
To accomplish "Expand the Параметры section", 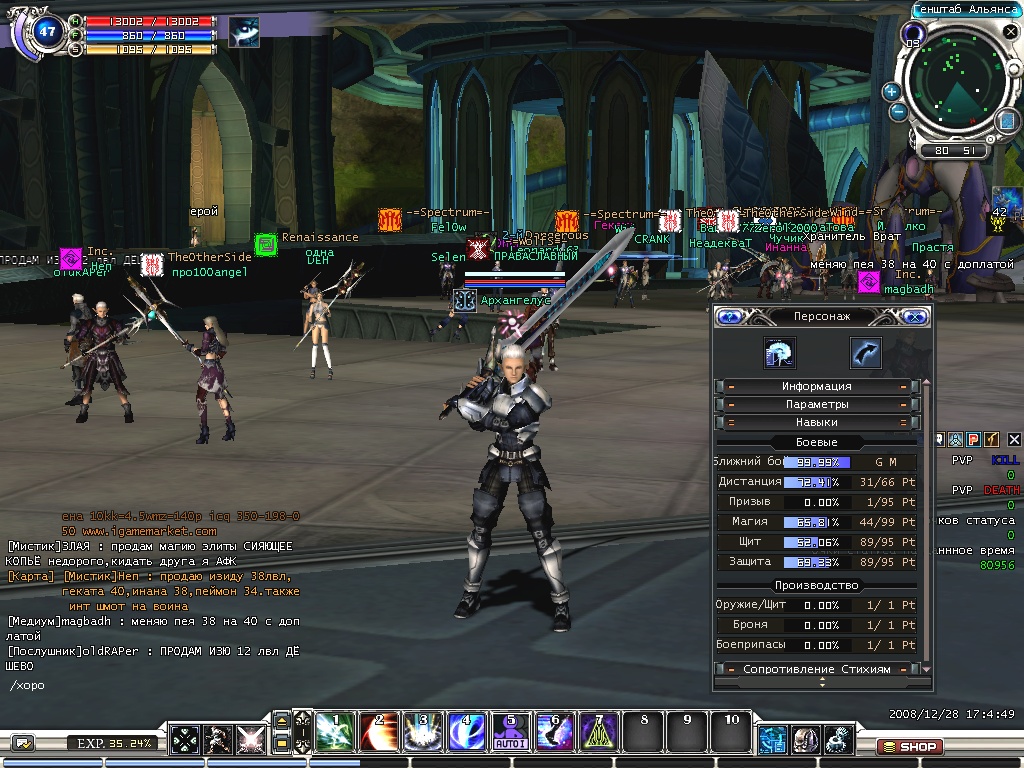I will tap(816, 404).
